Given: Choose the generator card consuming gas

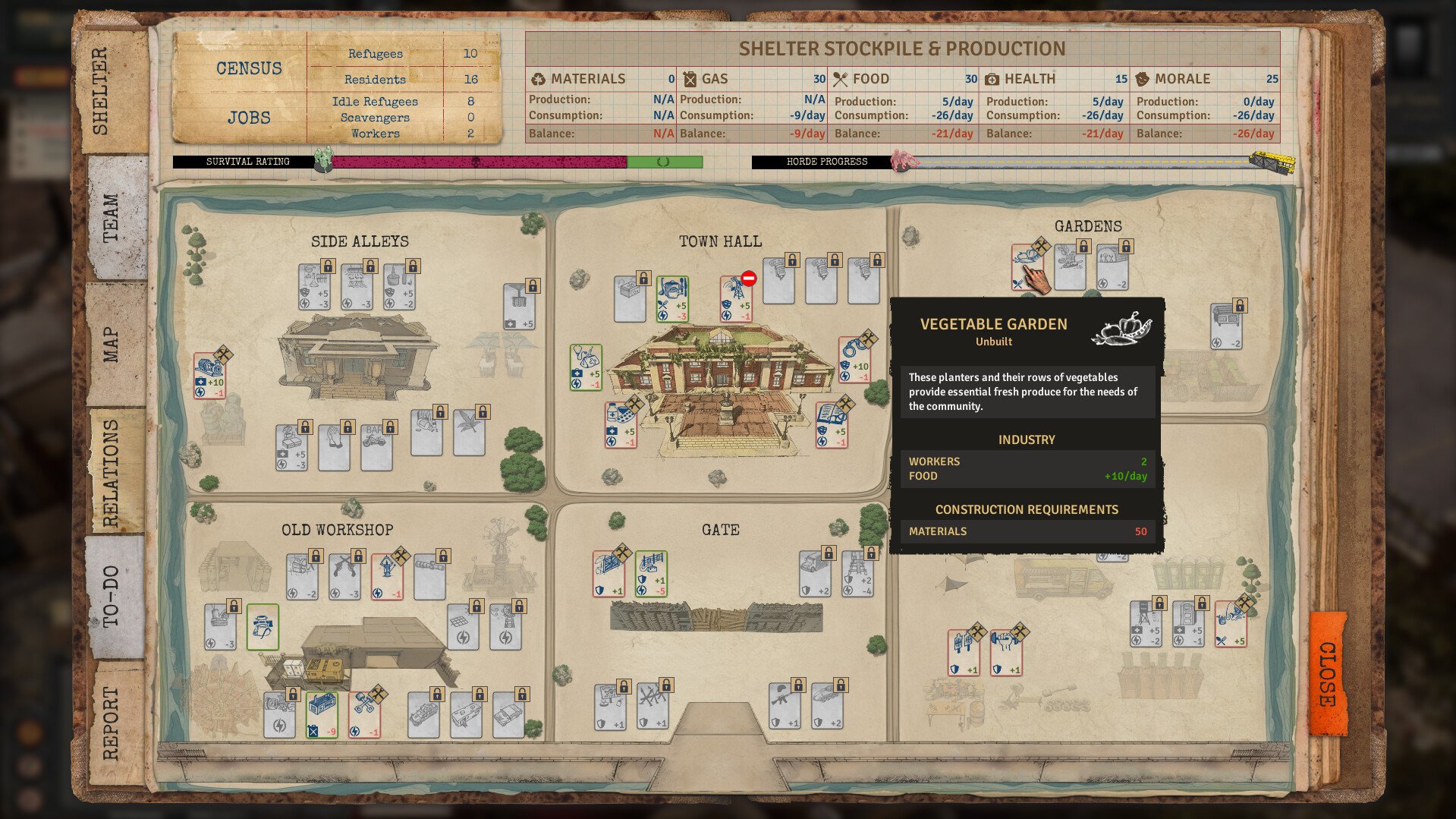Looking at the screenshot, I should [x=322, y=714].
